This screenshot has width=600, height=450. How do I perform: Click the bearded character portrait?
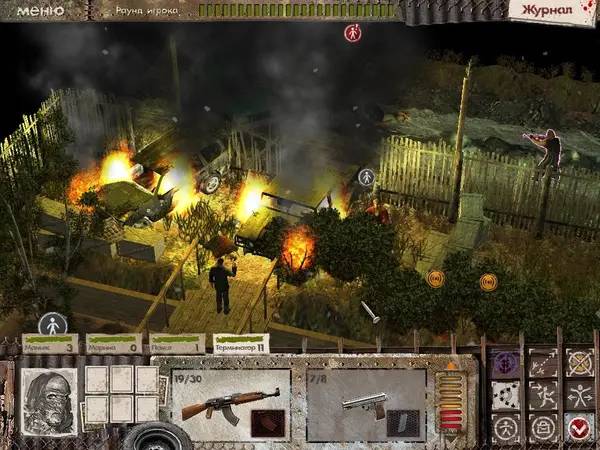coord(48,401)
